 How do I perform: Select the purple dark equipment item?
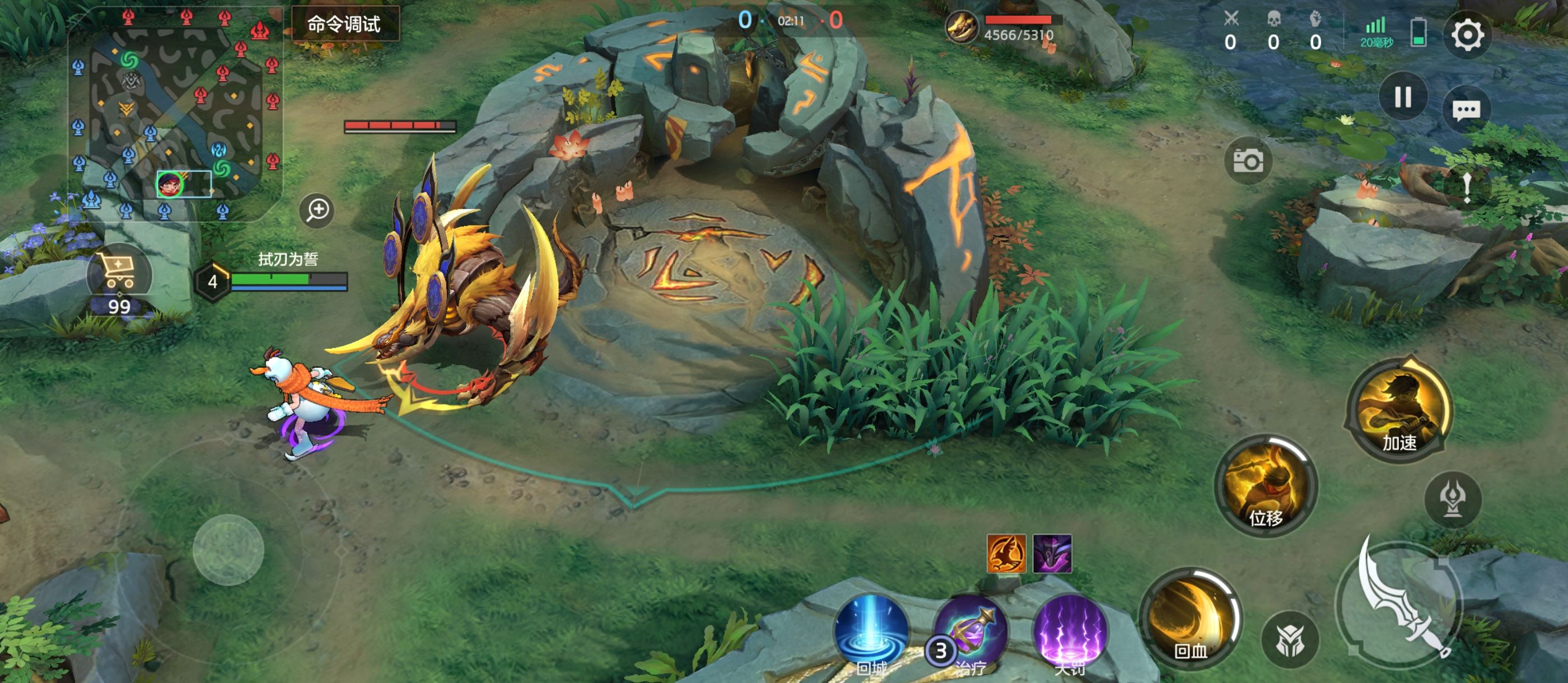[x=1052, y=554]
